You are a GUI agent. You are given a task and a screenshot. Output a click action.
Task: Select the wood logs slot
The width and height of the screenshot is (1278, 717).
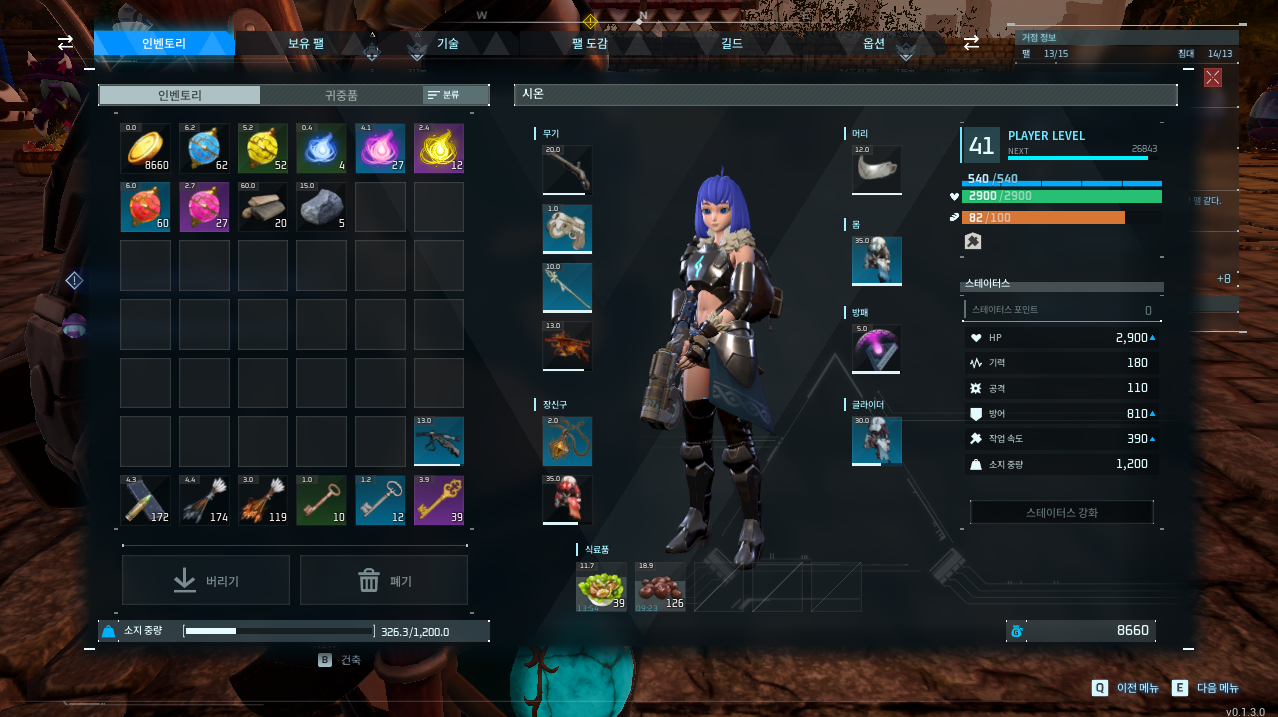[x=263, y=207]
